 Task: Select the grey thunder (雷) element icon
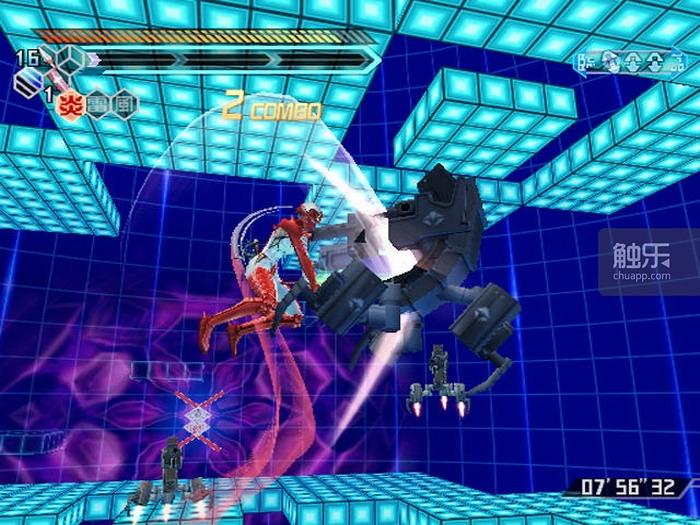click(x=97, y=104)
